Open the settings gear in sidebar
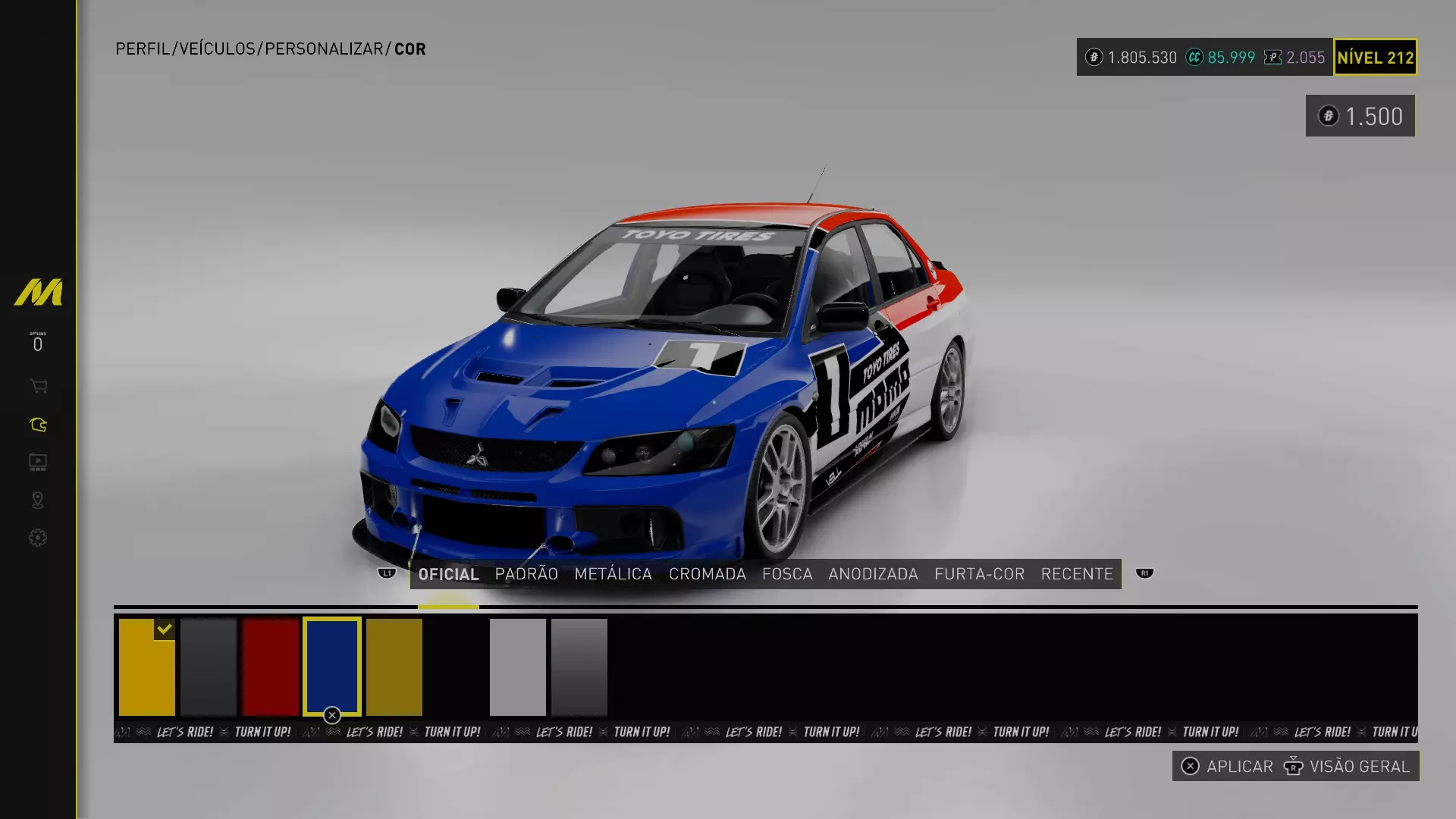This screenshot has width=1456, height=819. pos(38,538)
